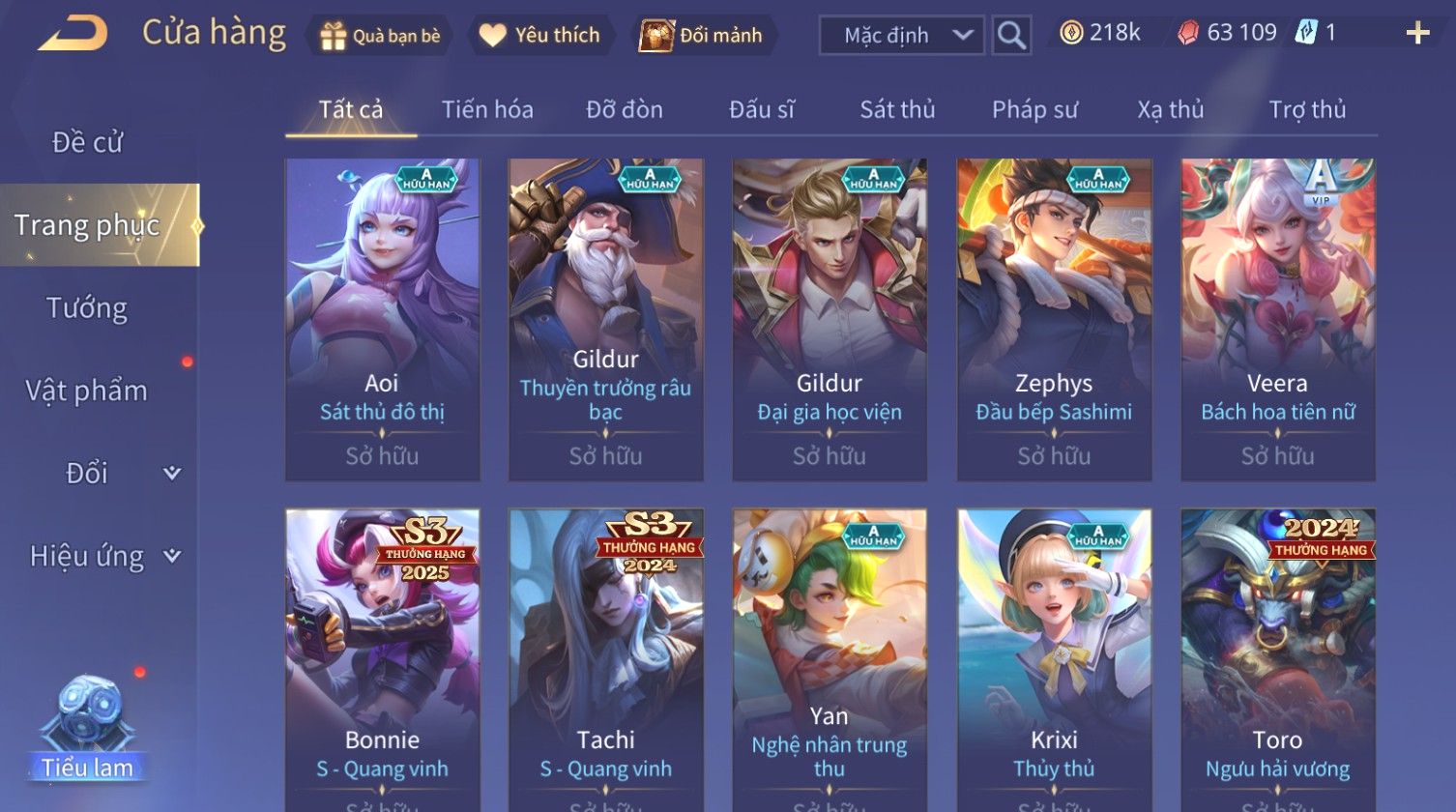Select Zephys Đầu bếp Sashimi skin card
The image size is (1456, 812).
click(x=1054, y=319)
